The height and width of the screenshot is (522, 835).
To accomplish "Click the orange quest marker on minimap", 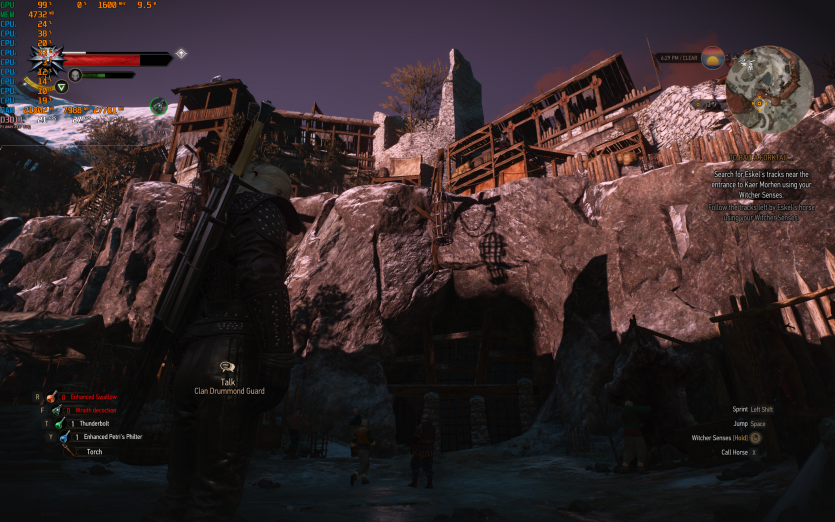I will tap(758, 101).
